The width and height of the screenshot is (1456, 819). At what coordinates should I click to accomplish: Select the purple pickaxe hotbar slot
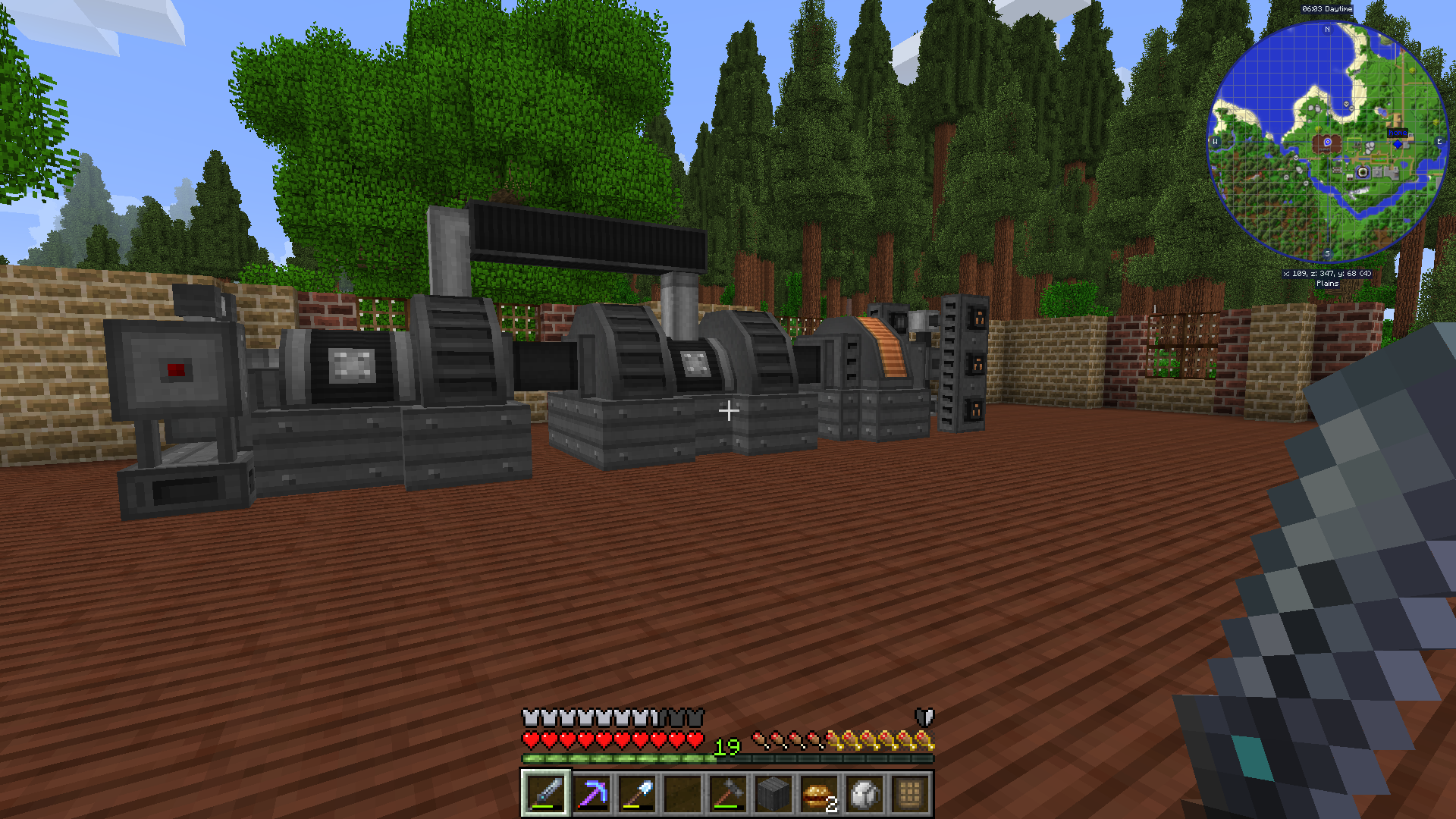pos(591,793)
